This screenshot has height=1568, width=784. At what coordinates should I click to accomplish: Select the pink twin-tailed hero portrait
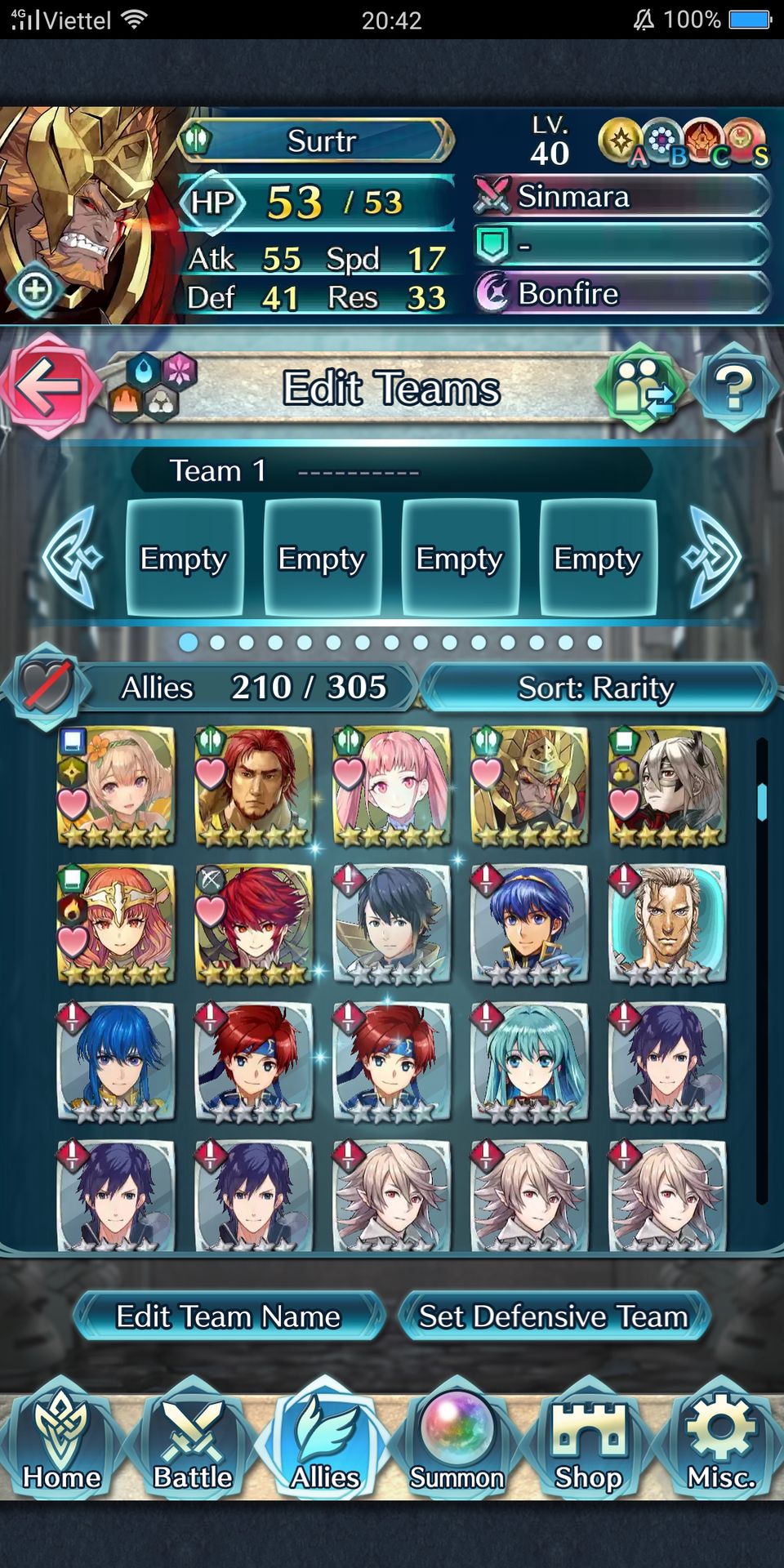[x=392, y=786]
